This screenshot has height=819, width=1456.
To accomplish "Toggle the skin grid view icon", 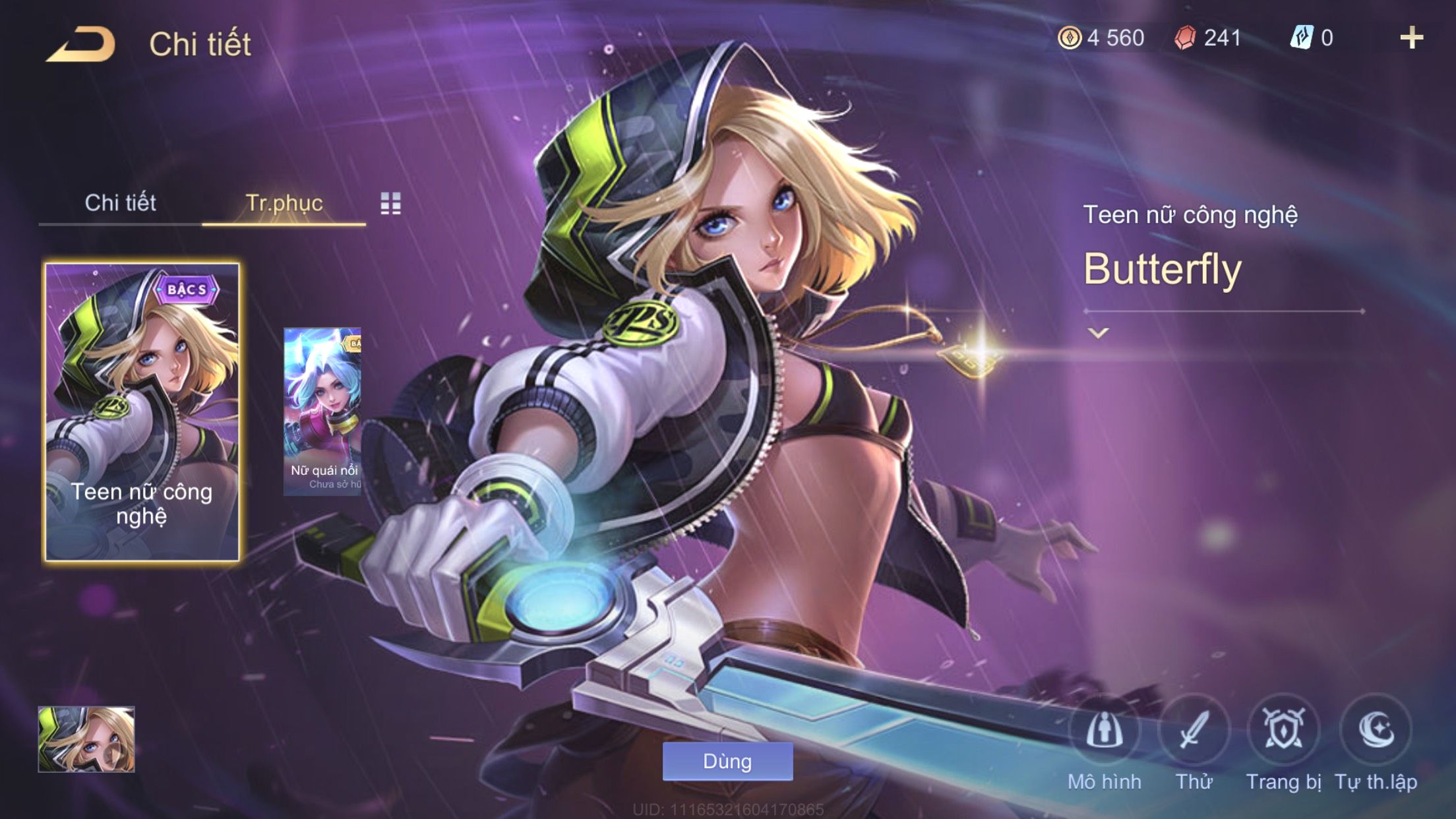I will pos(390,204).
